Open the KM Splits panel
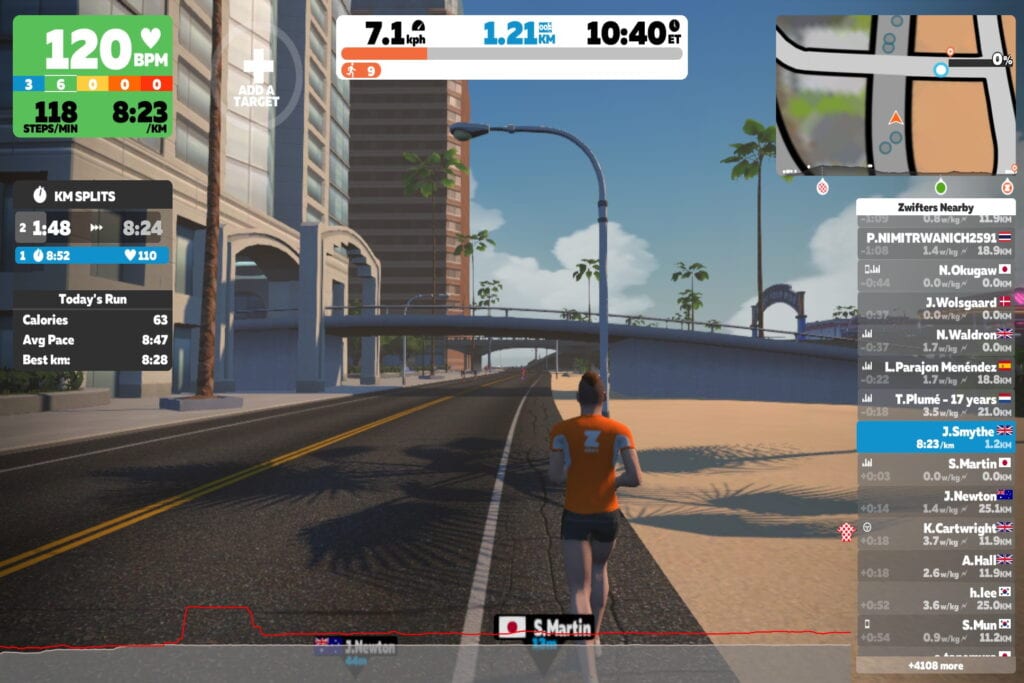The image size is (1024, 683). [92, 224]
